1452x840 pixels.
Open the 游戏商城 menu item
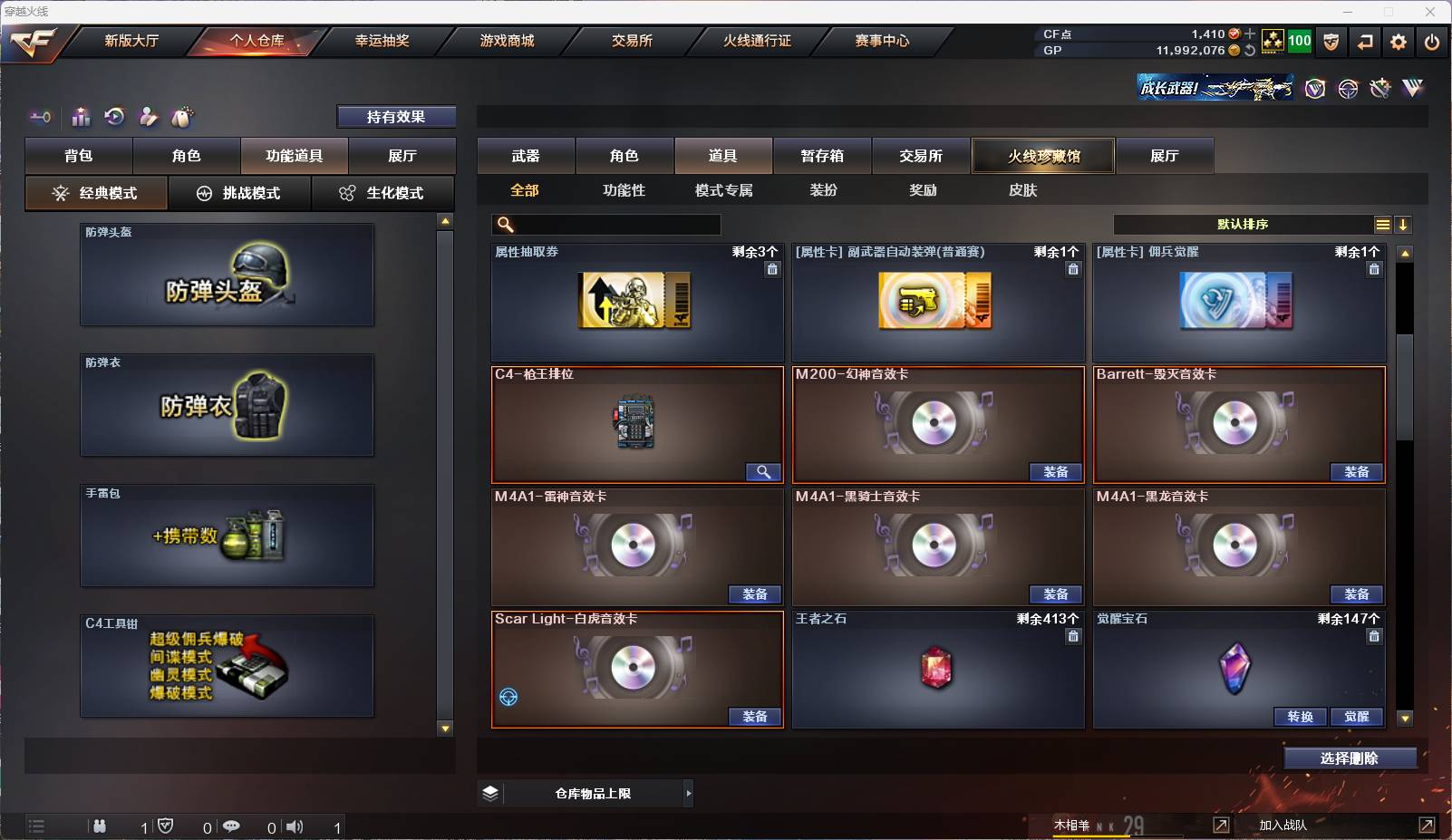tap(505, 40)
